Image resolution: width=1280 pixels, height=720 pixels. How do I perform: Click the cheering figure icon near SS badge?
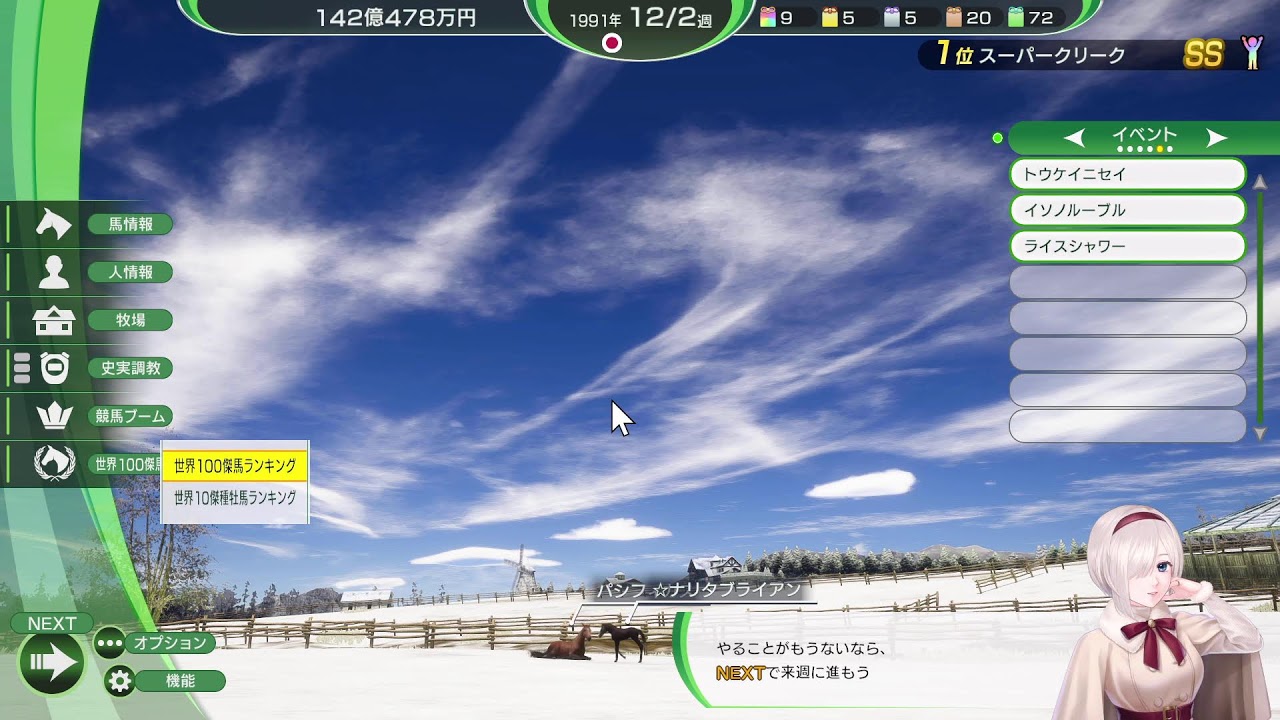(1247, 55)
